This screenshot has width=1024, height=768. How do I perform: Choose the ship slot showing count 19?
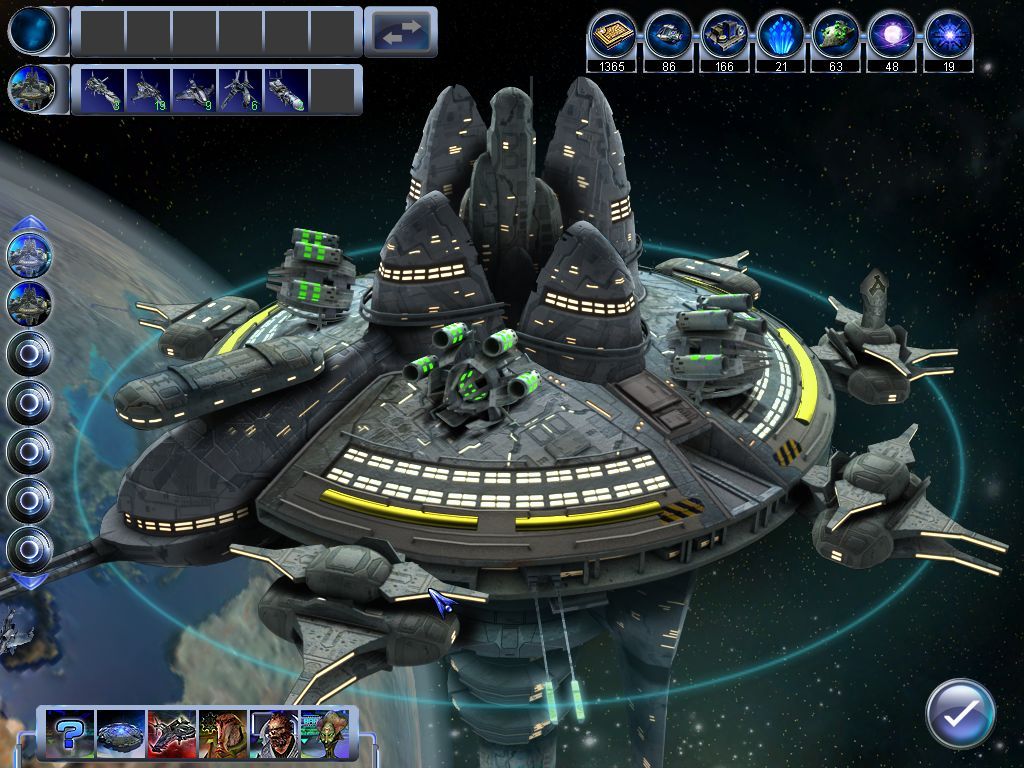[148, 89]
